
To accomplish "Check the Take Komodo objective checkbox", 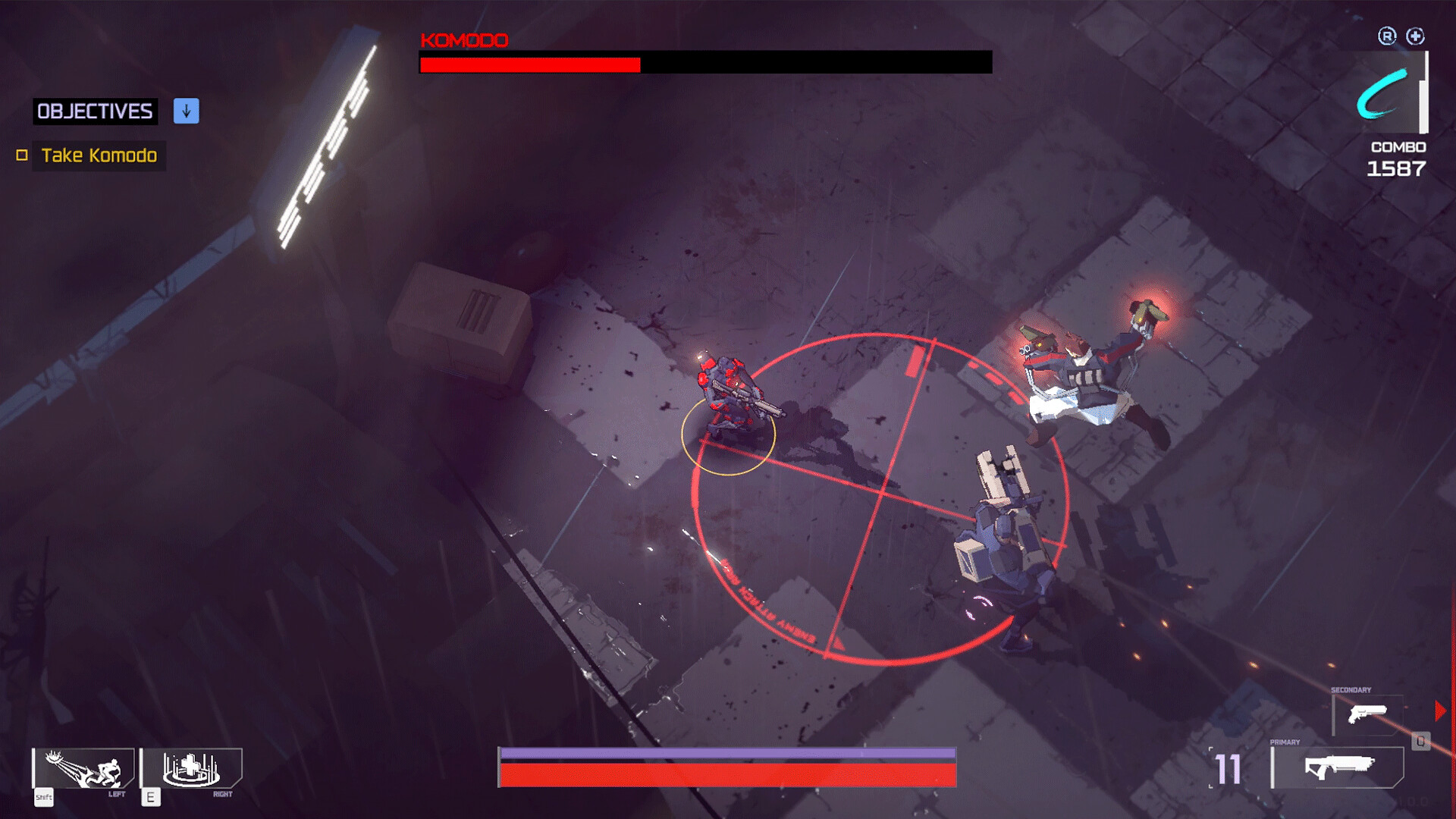I will click(23, 155).
